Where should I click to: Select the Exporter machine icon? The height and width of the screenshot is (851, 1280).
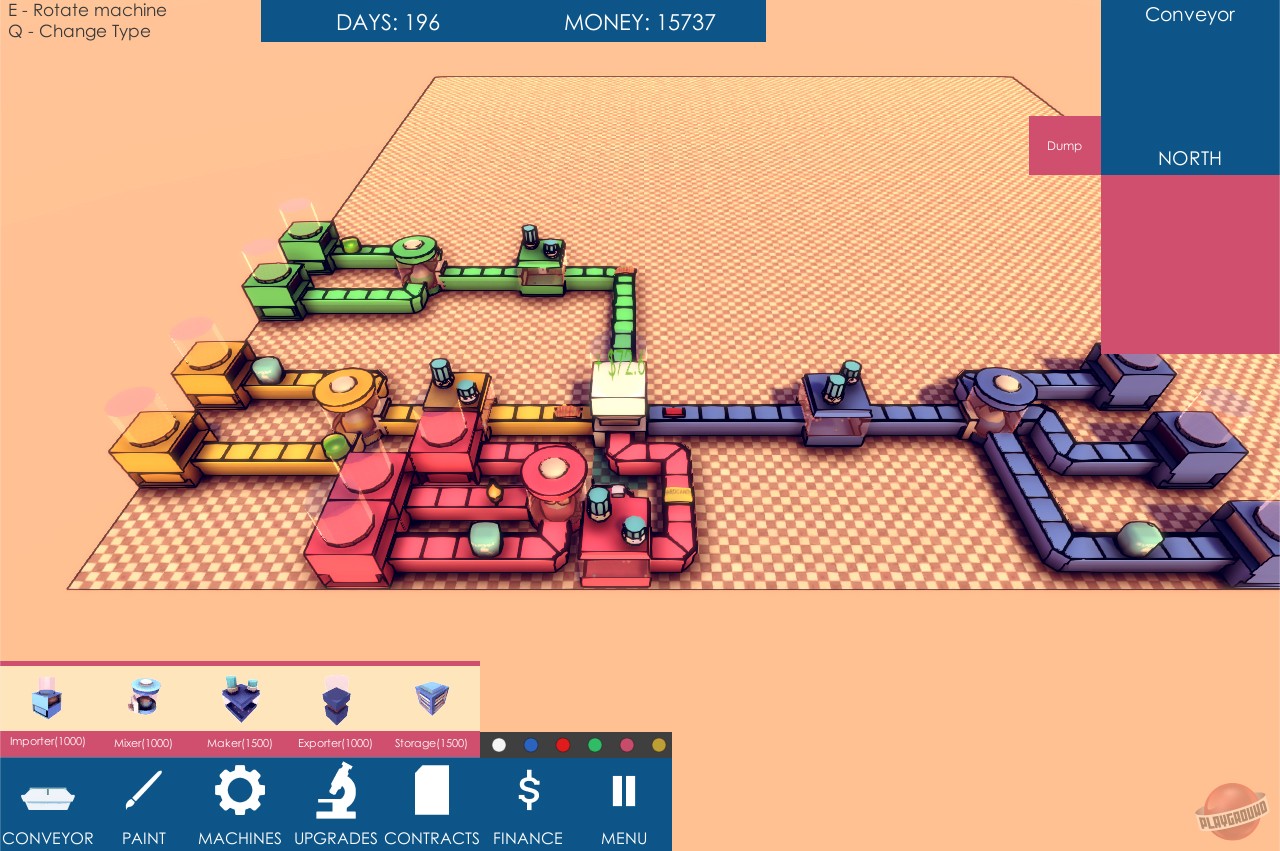click(336, 699)
